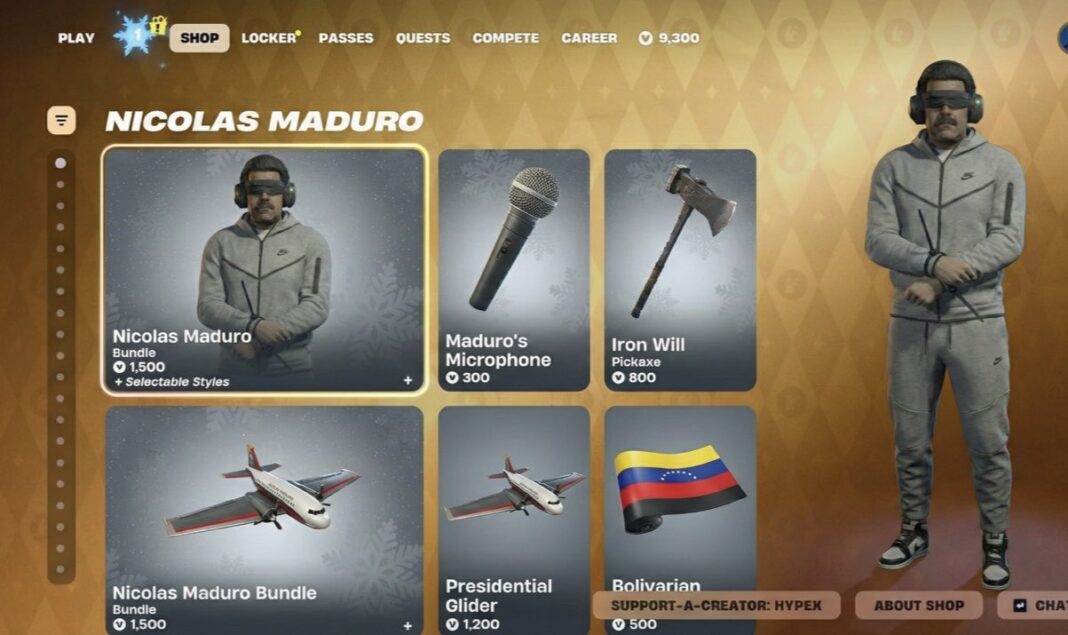This screenshot has height=635, width=1068.
Task: Open the shop filter list icon
Action: click(x=61, y=121)
